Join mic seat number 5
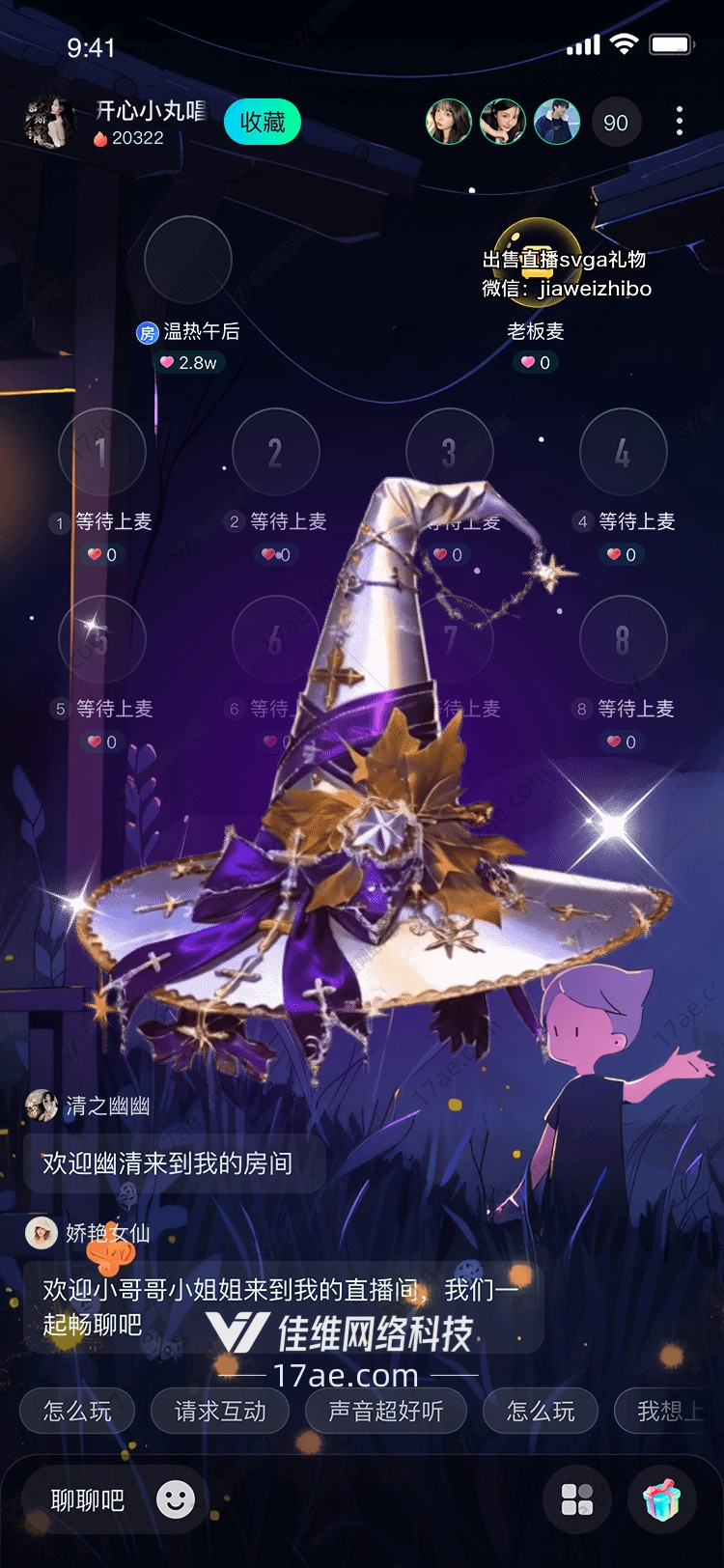This screenshot has height=1568, width=724. pos(101,639)
